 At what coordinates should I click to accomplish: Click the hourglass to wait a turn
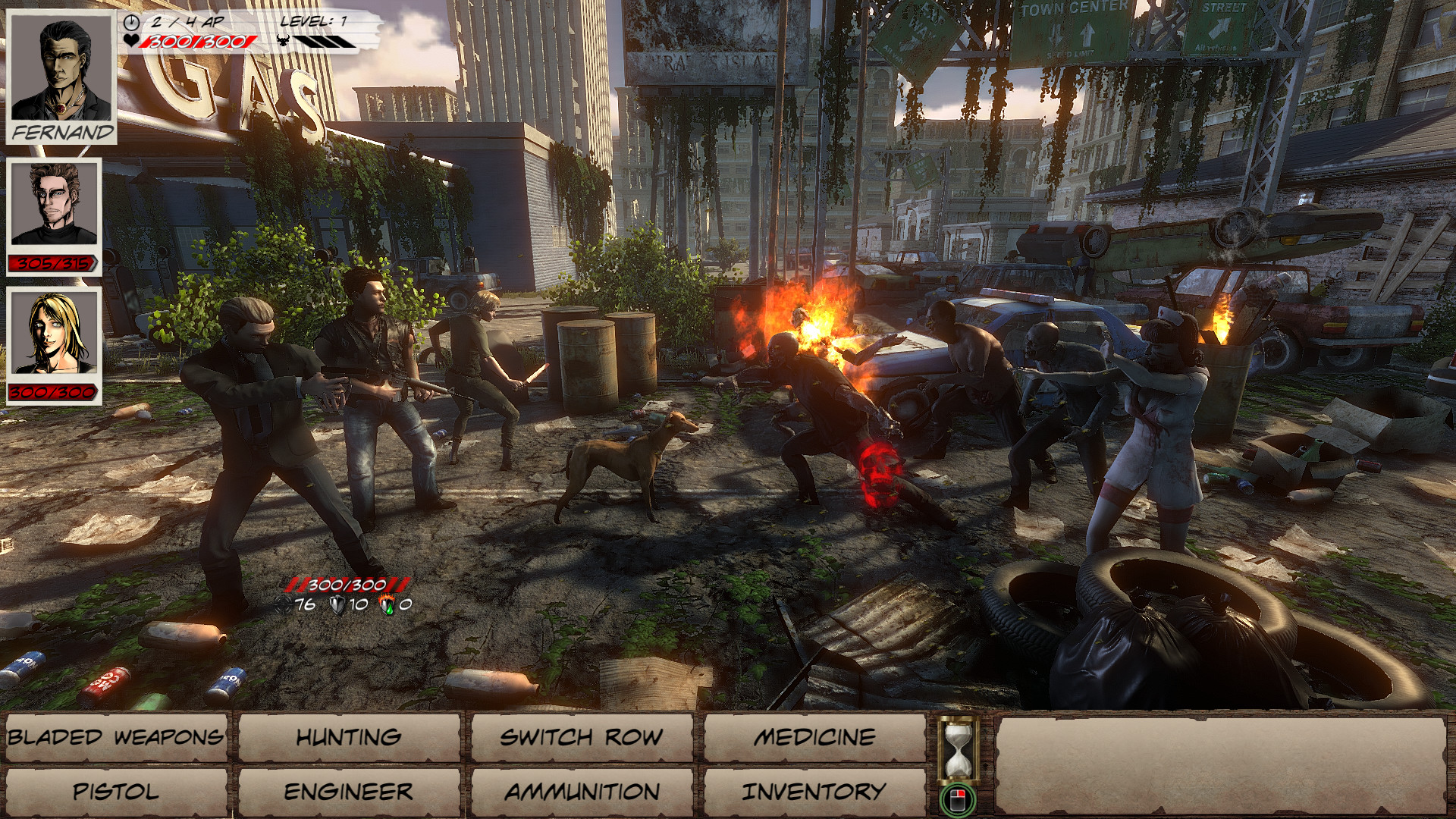[958, 747]
